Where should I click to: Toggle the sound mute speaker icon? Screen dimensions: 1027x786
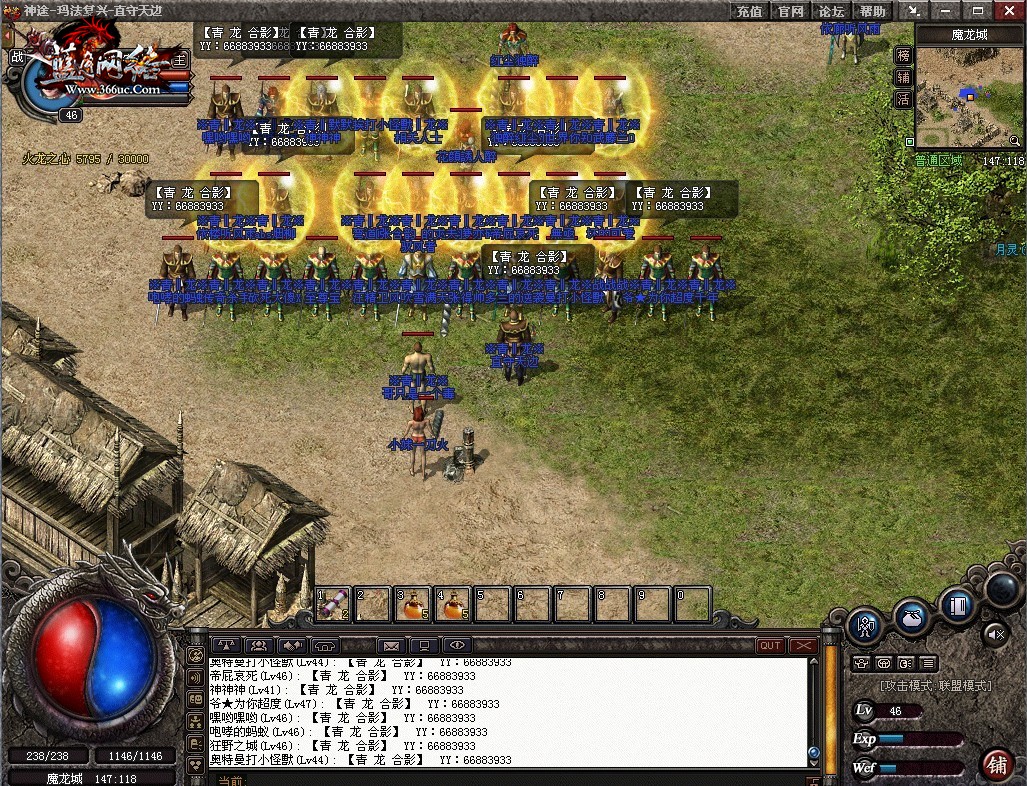(x=995, y=633)
